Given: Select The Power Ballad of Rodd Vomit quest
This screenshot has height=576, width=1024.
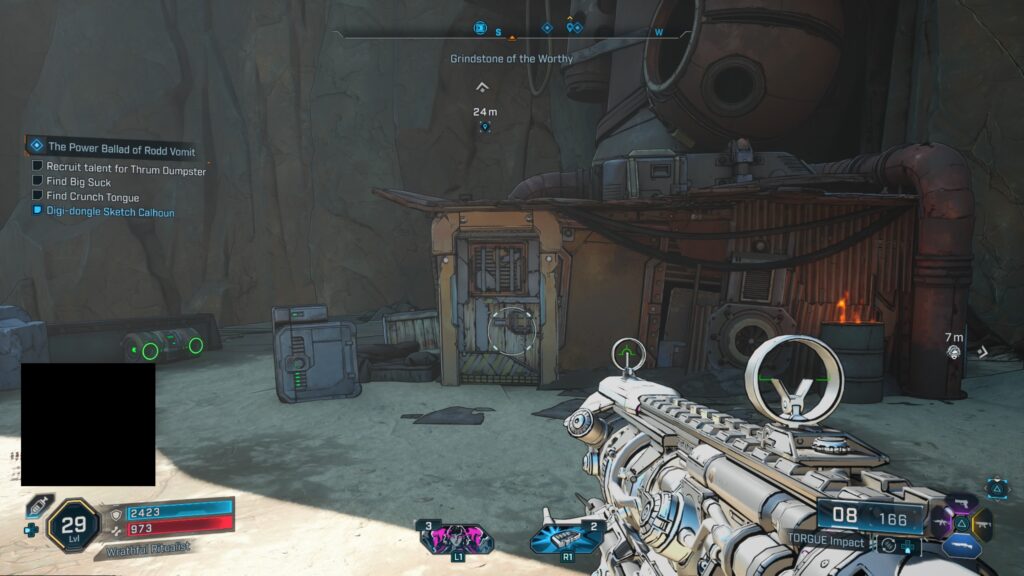Looking at the screenshot, I should pyautogui.click(x=121, y=147).
